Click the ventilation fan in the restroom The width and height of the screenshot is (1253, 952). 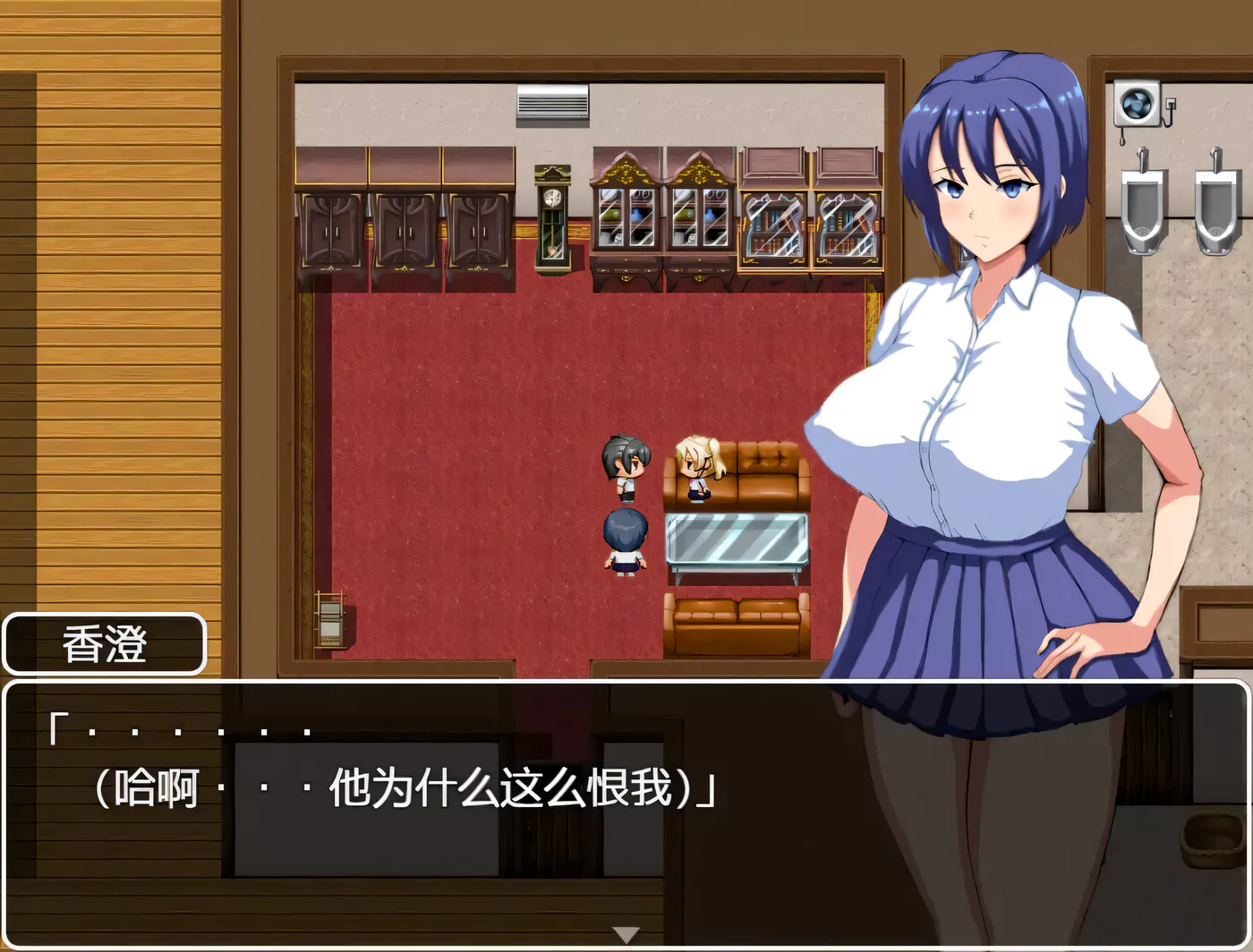point(1137,105)
